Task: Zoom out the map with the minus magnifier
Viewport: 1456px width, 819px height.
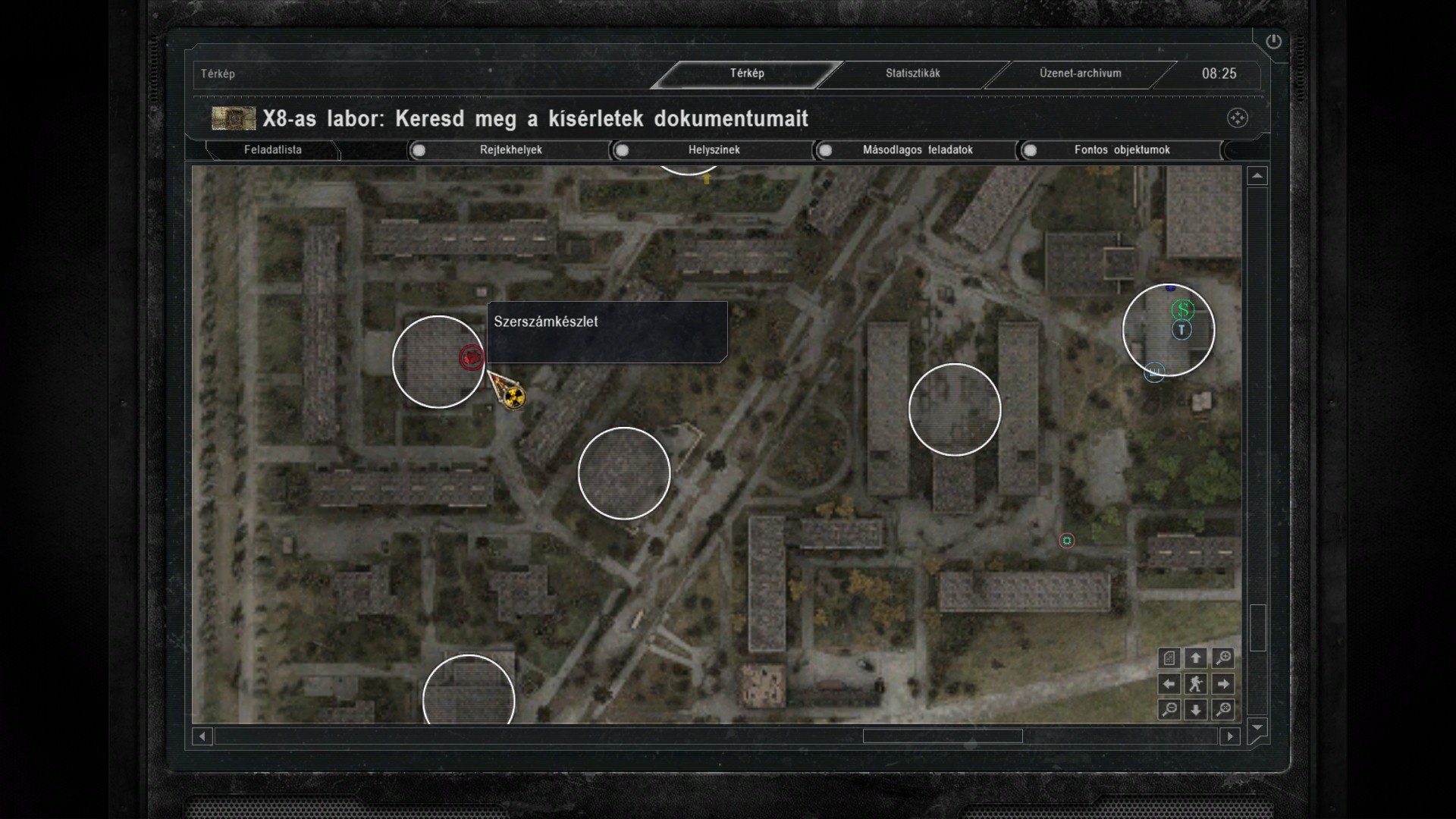Action: pos(1169,710)
